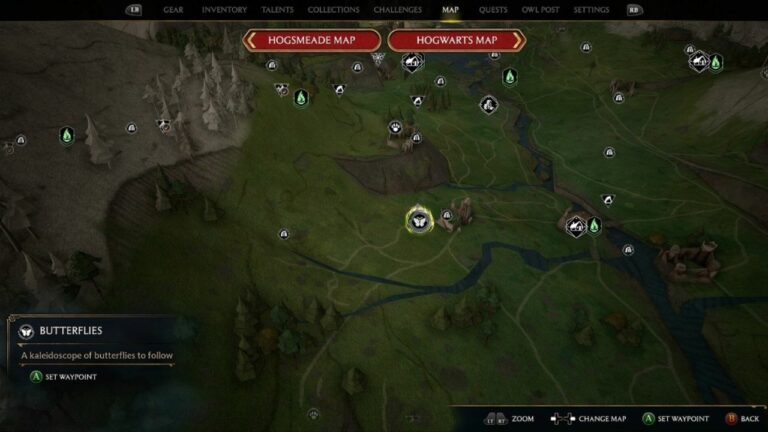Open the Talents tab
Image resolution: width=768 pixels, height=432 pixels.
click(x=277, y=10)
